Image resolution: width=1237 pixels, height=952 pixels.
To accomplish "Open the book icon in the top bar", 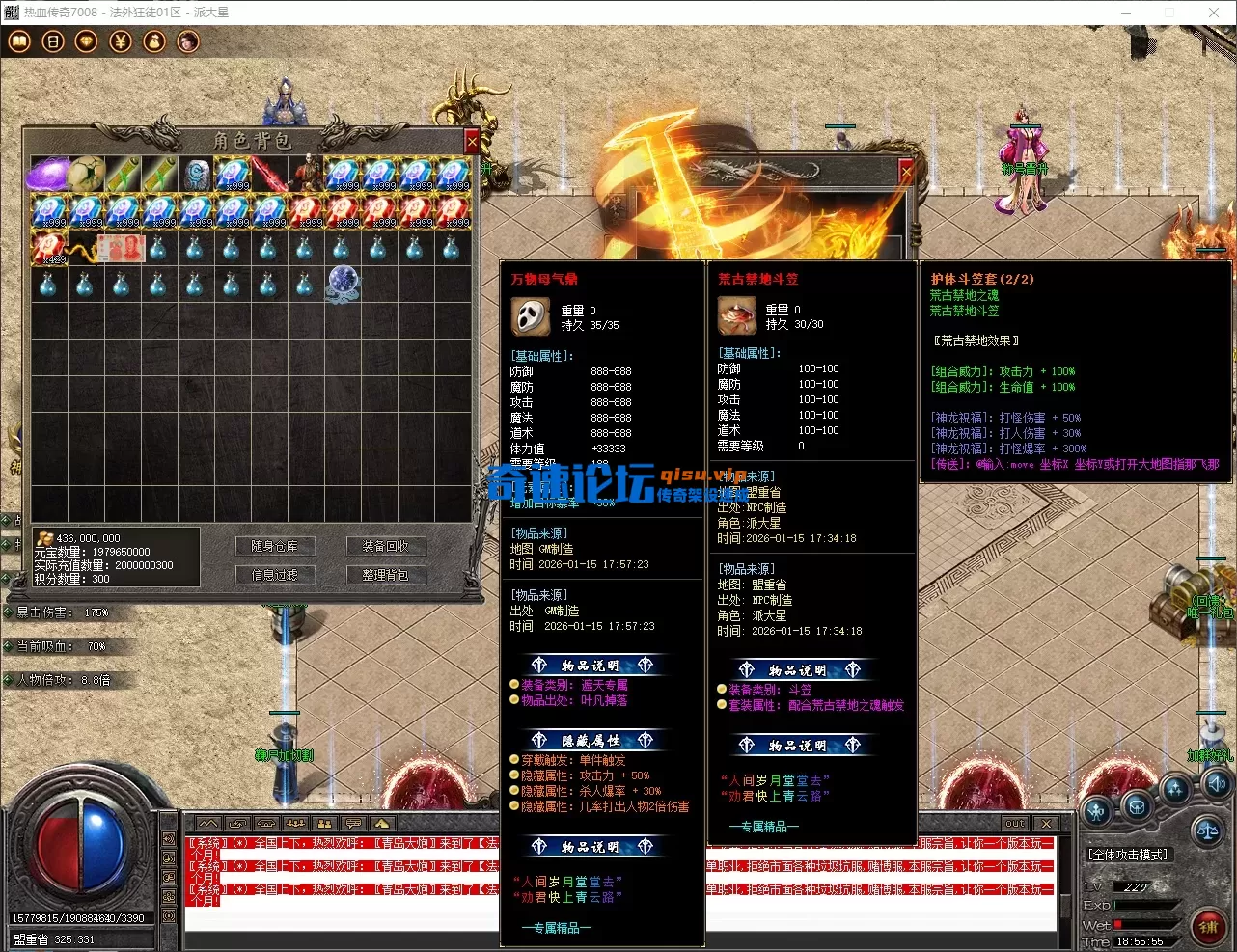I will [x=19, y=41].
